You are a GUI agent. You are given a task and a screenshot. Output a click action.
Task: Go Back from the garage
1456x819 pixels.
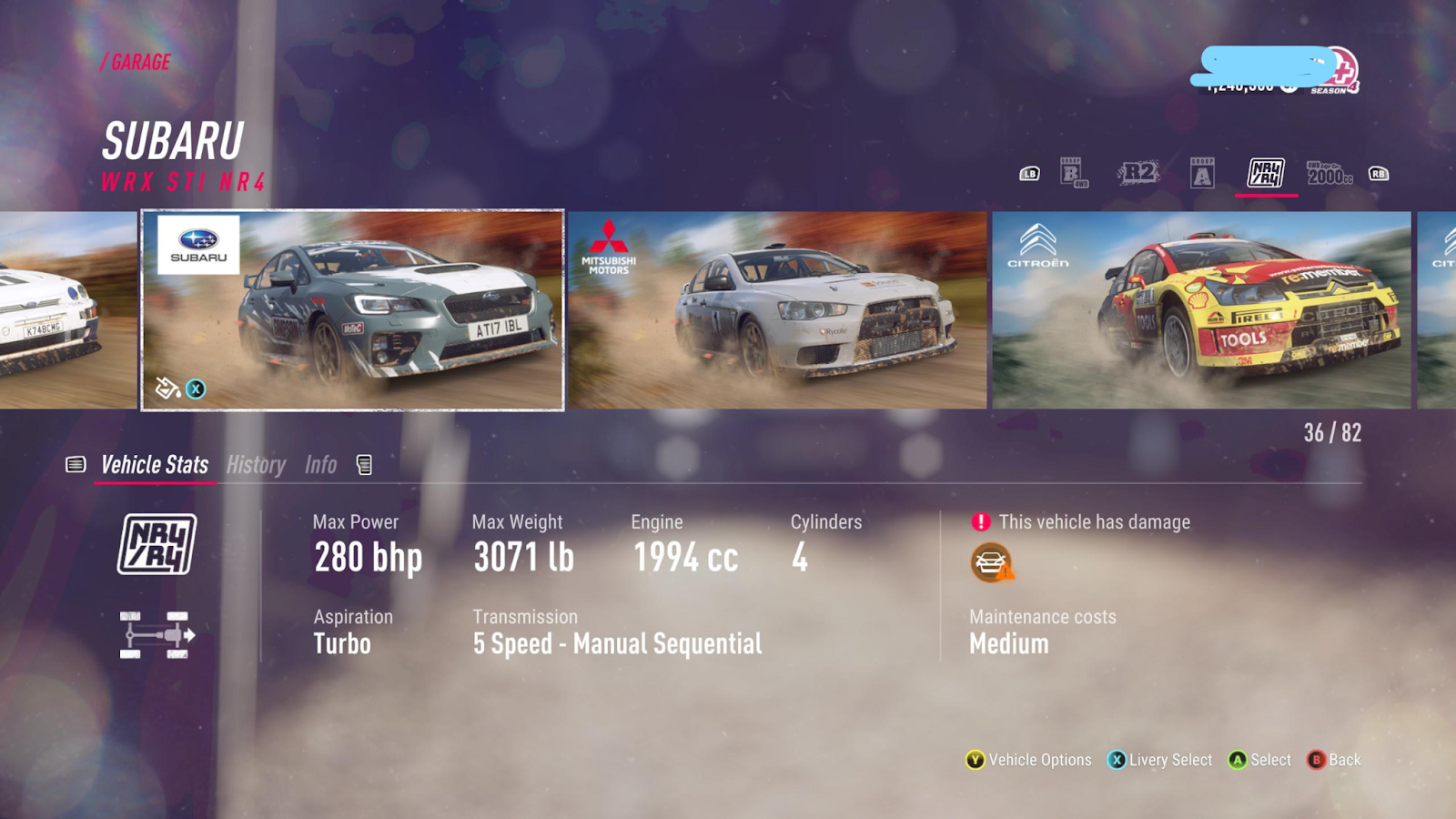(1334, 760)
